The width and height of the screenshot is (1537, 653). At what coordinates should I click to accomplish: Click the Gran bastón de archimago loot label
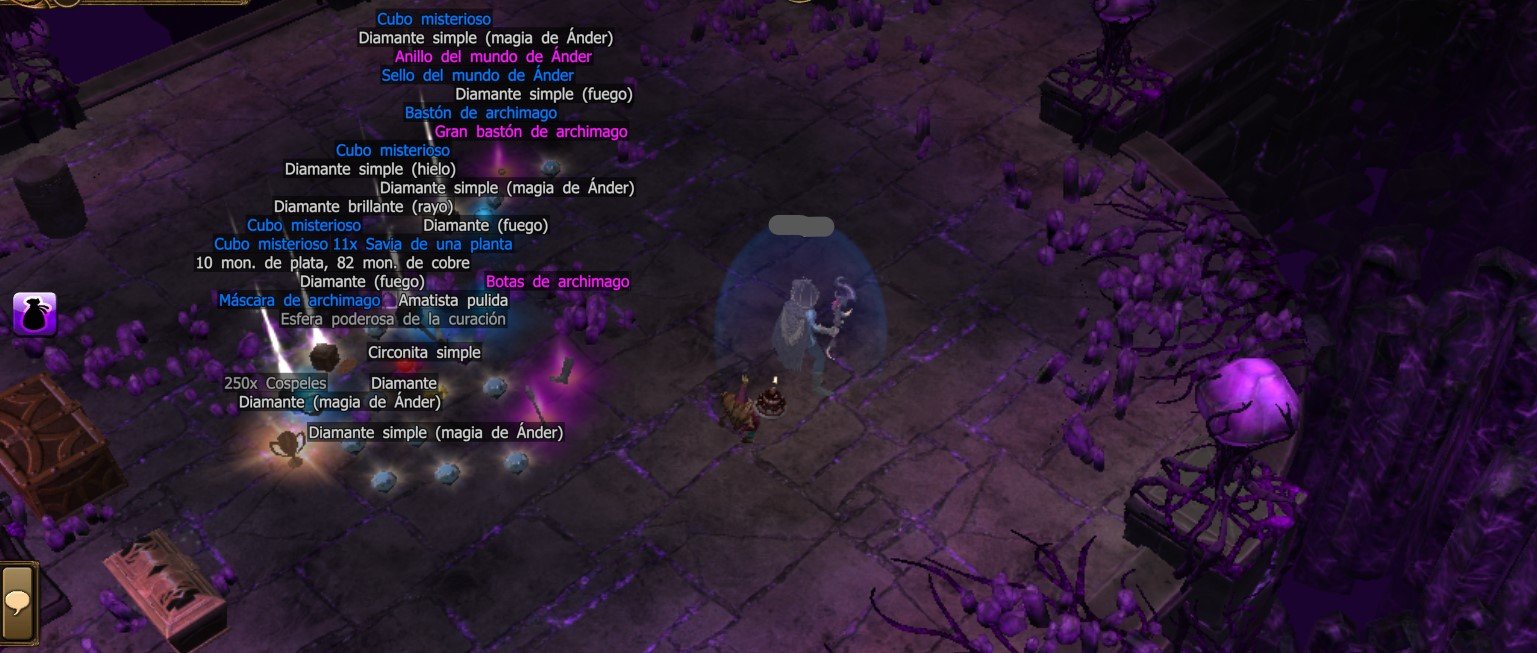(x=531, y=132)
